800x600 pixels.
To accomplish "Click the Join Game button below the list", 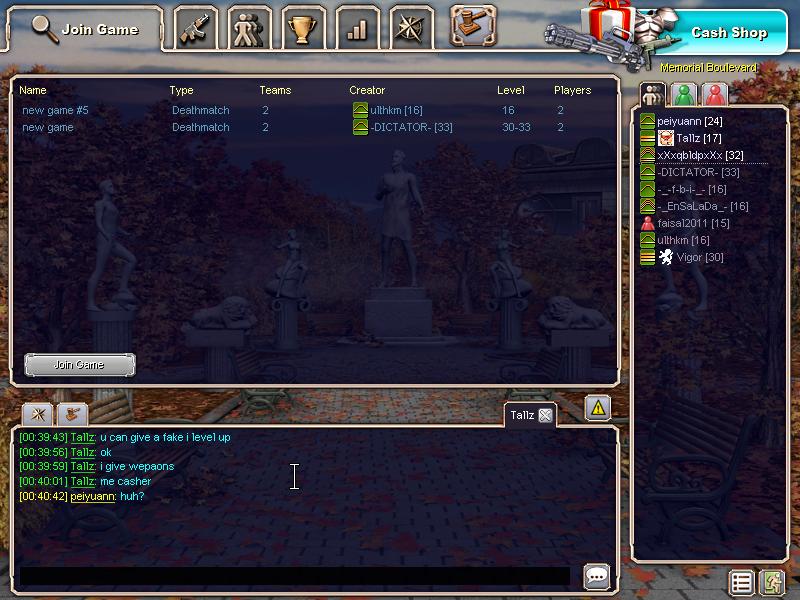I will pos(79,365).
